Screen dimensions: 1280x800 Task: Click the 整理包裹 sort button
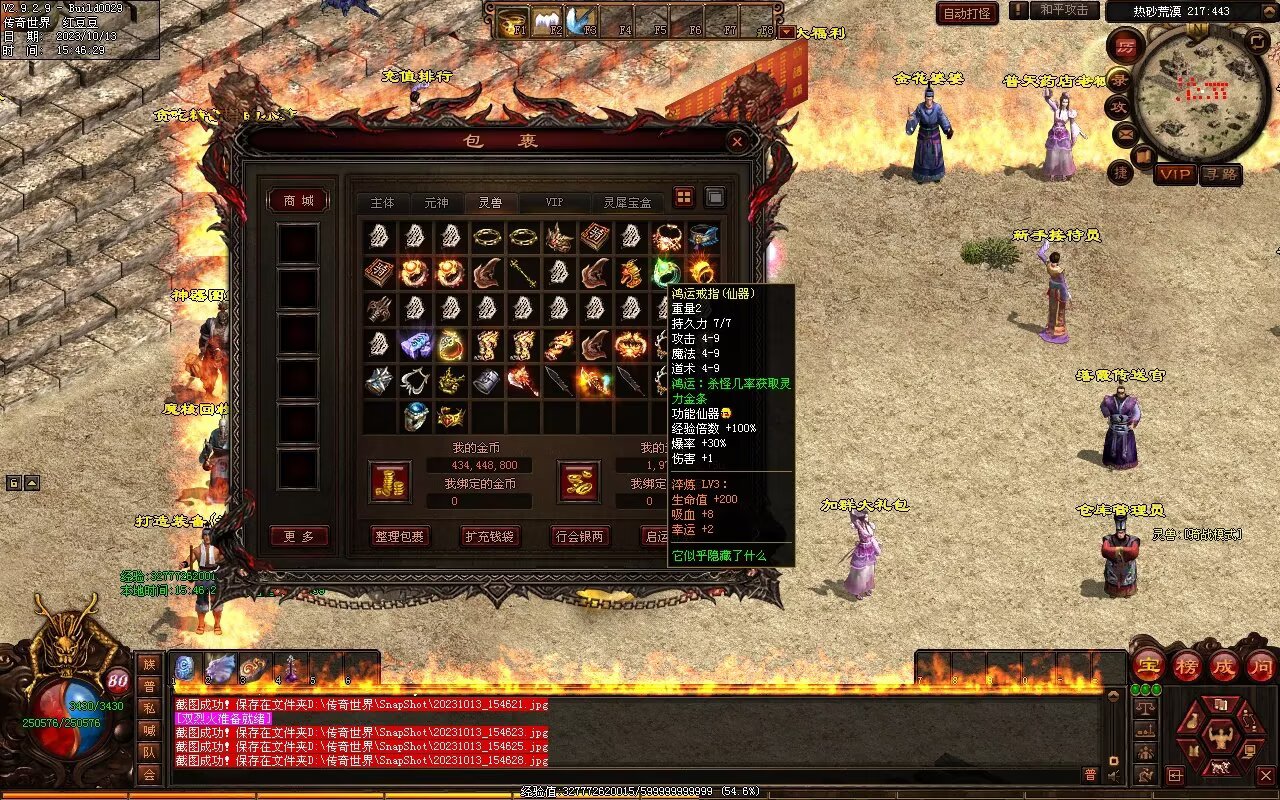click(399, 536)
